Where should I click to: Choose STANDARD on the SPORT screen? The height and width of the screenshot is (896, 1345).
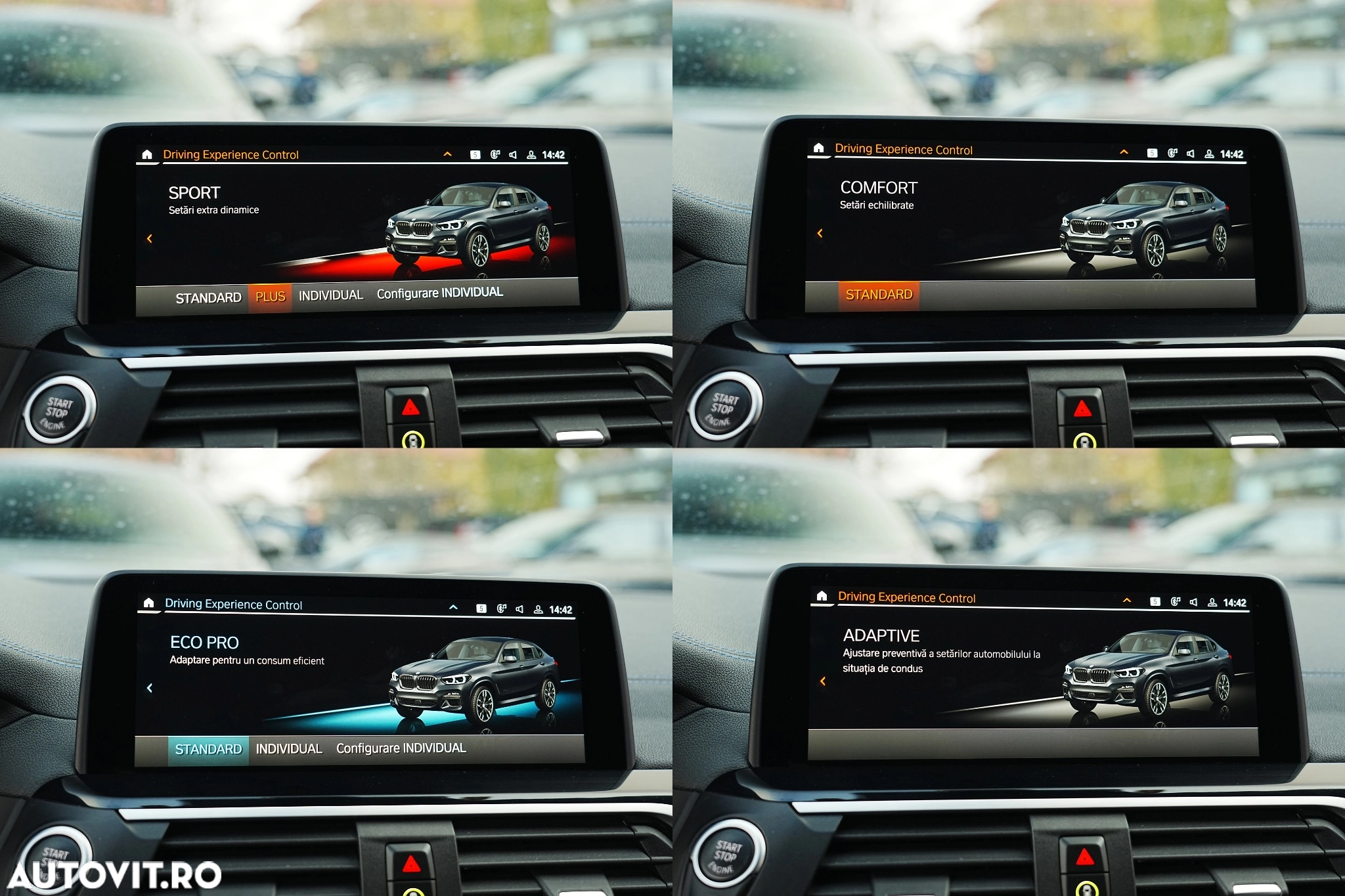pyautogui.click(x=208, y=298)
